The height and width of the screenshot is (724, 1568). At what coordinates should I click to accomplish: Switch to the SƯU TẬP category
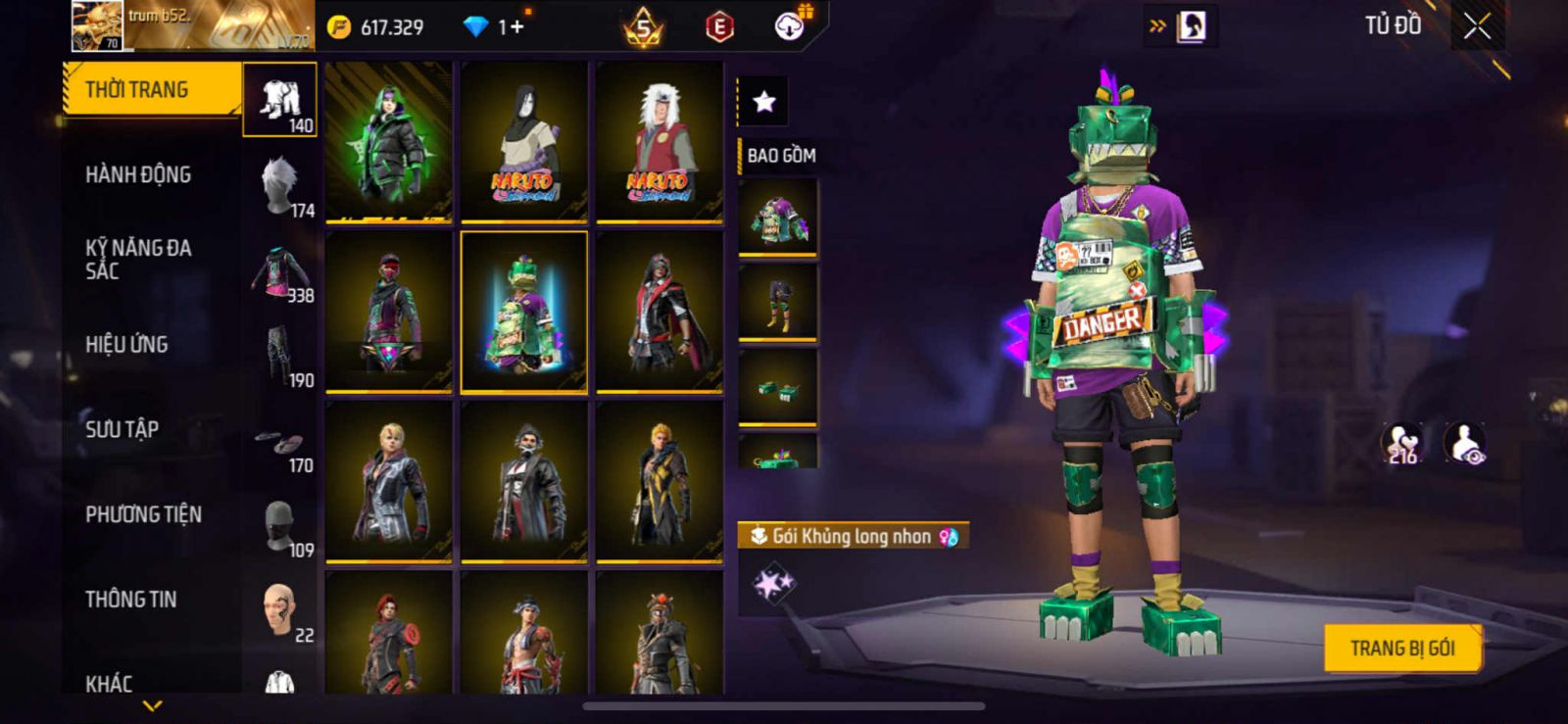(x=122, y=429)
